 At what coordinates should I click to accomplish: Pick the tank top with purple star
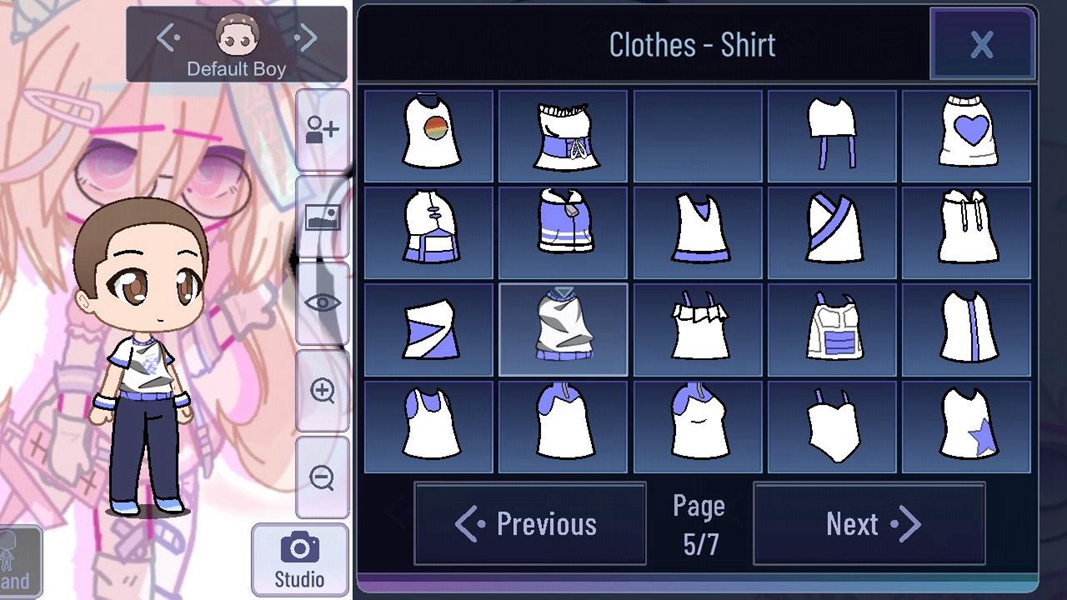[967, 427]
